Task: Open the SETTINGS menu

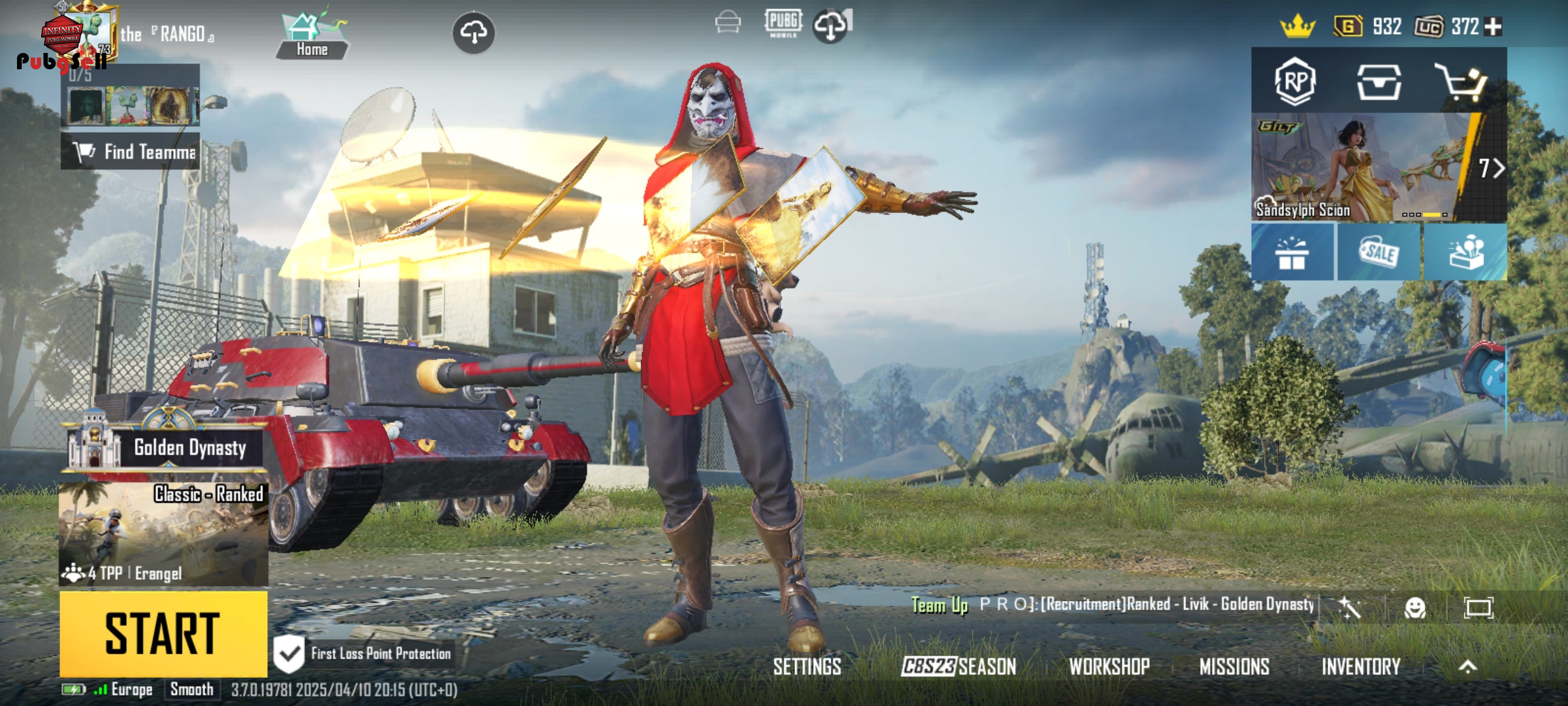Action: pos(807,667)
